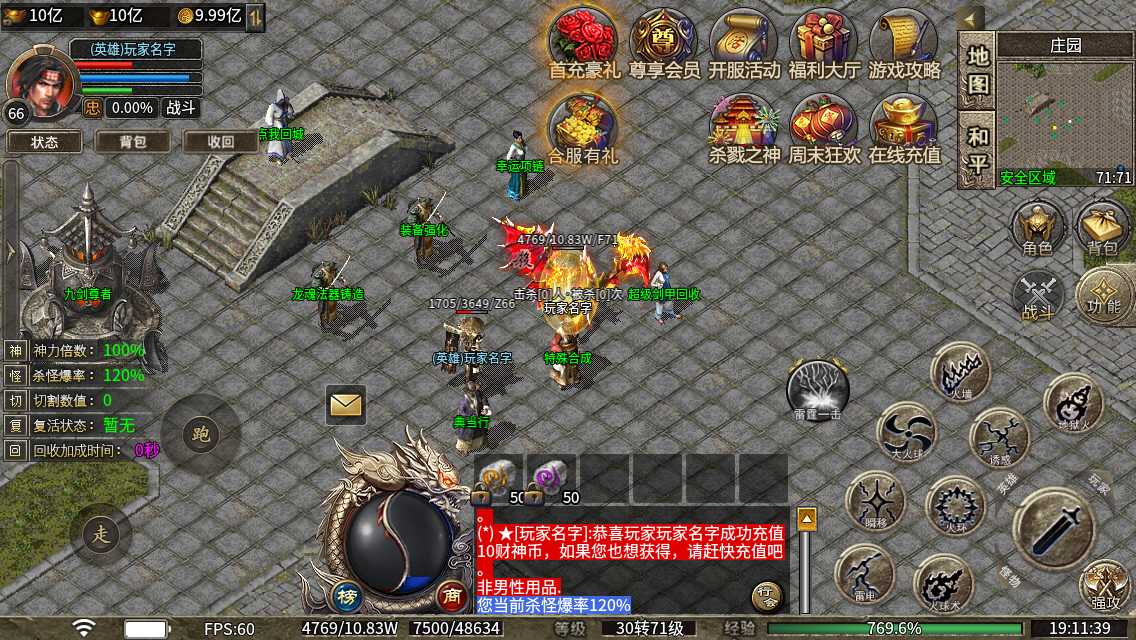
Task: Open the 游戏攻略 guide scroll
Action: [x=904, y=40]
